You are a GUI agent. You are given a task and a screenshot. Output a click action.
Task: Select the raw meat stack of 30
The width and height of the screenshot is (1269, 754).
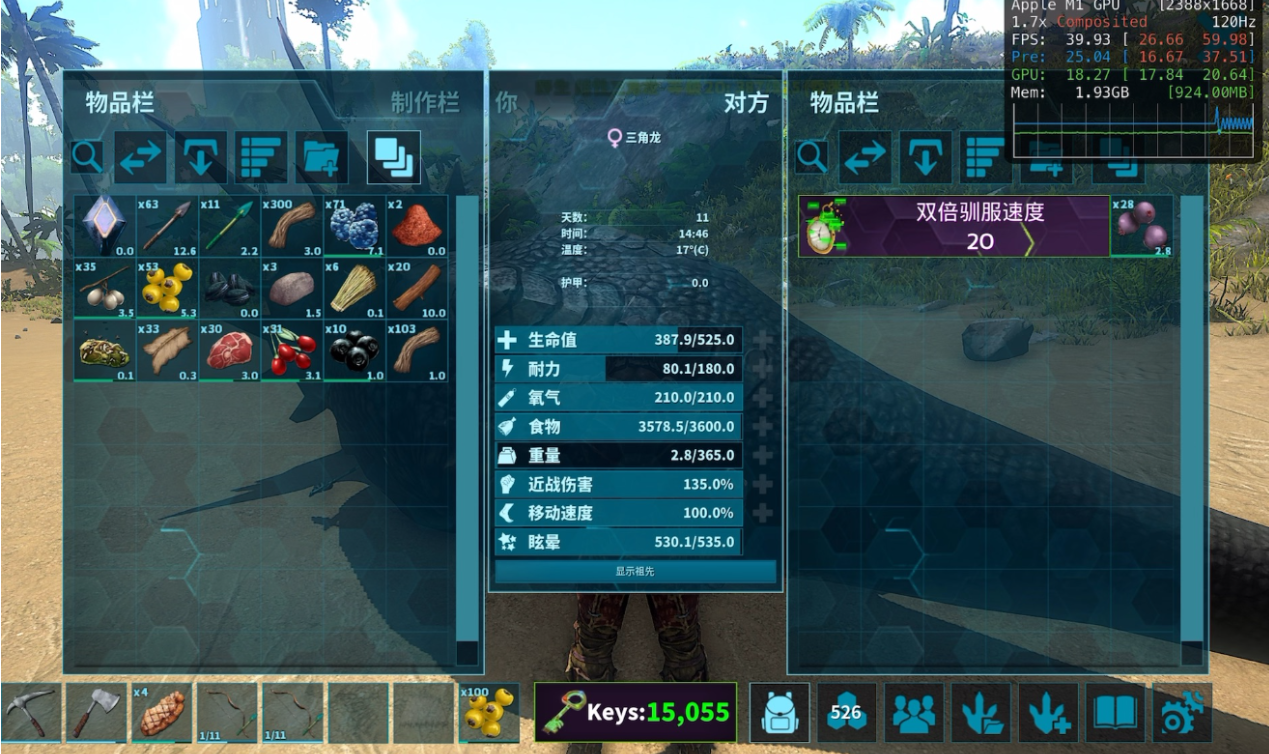[229, 350]
